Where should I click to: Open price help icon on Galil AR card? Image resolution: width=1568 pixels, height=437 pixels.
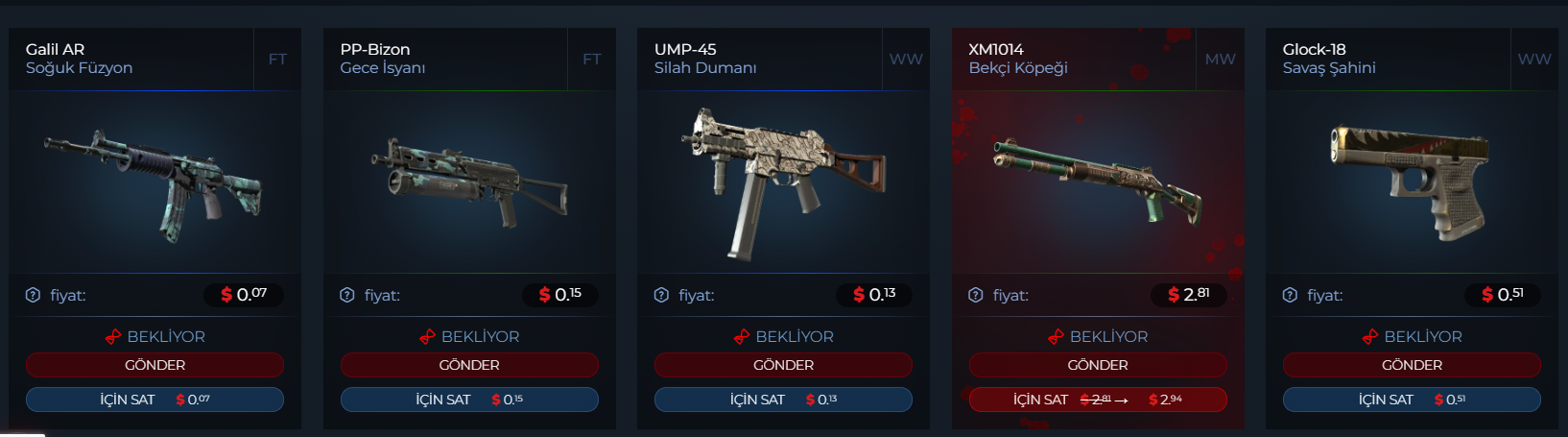coord(33,295)
